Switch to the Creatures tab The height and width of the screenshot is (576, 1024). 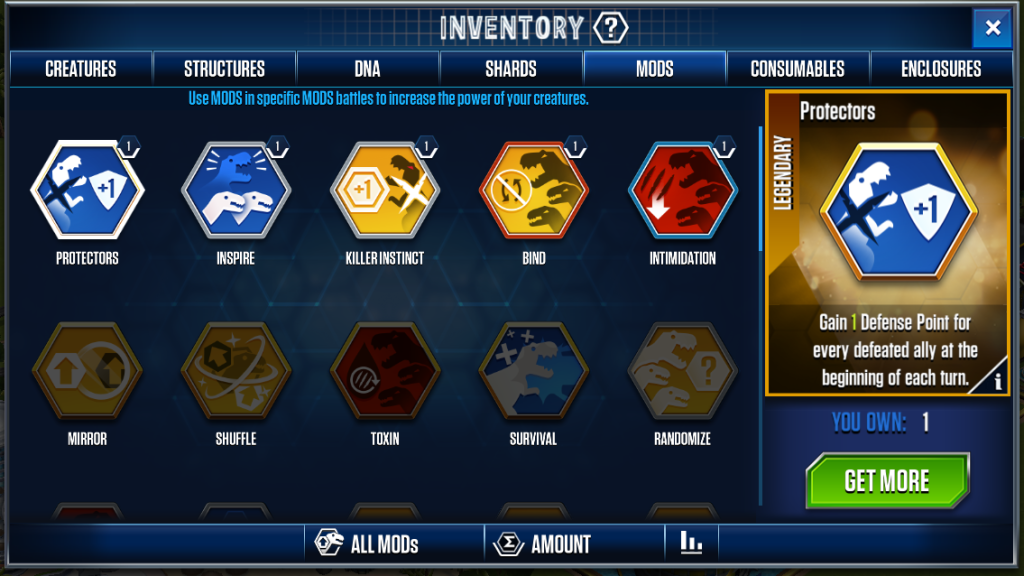81,69
